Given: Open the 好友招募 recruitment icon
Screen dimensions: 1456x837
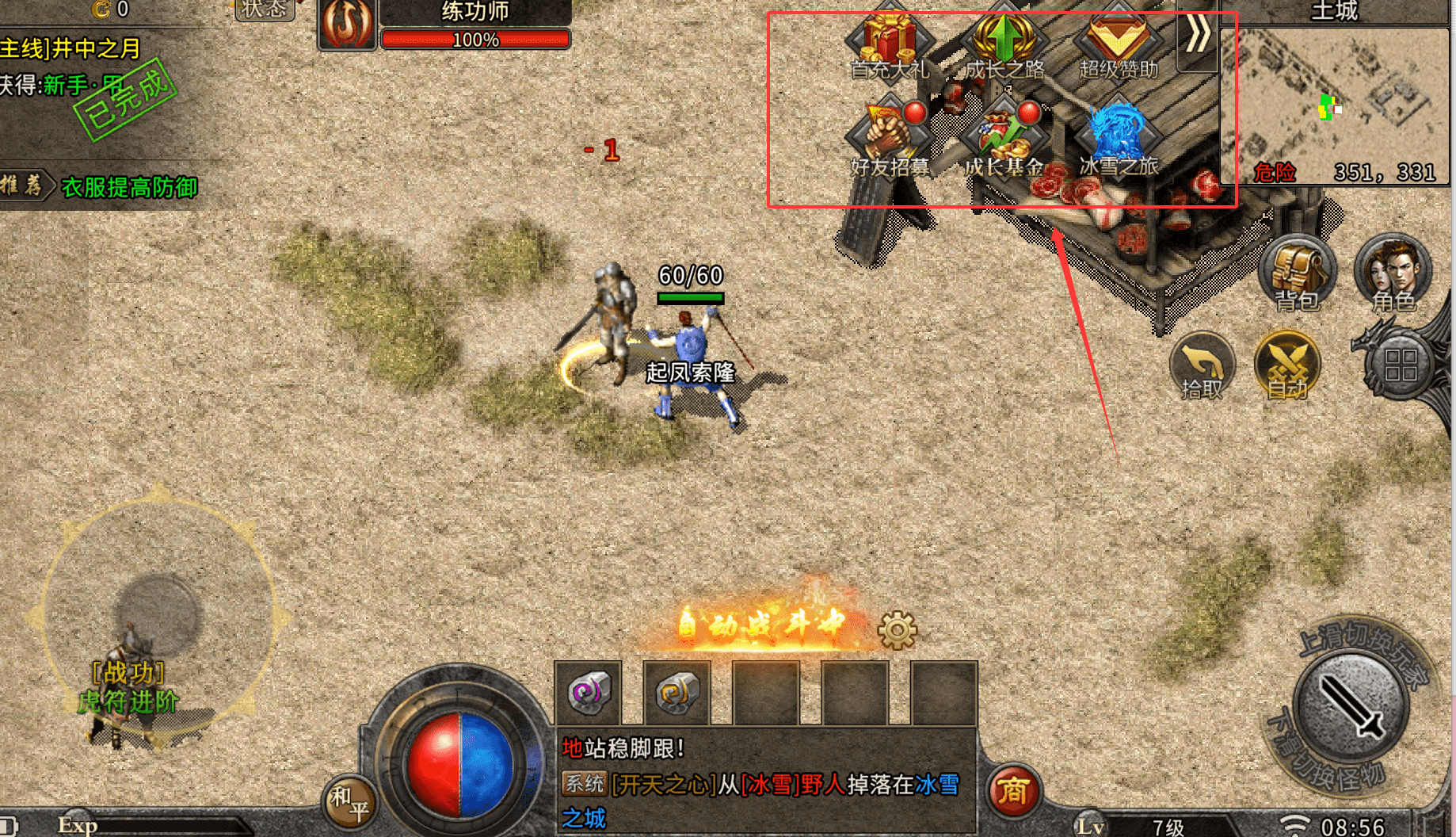Looking at the screenshot, I should coord(890,135).
